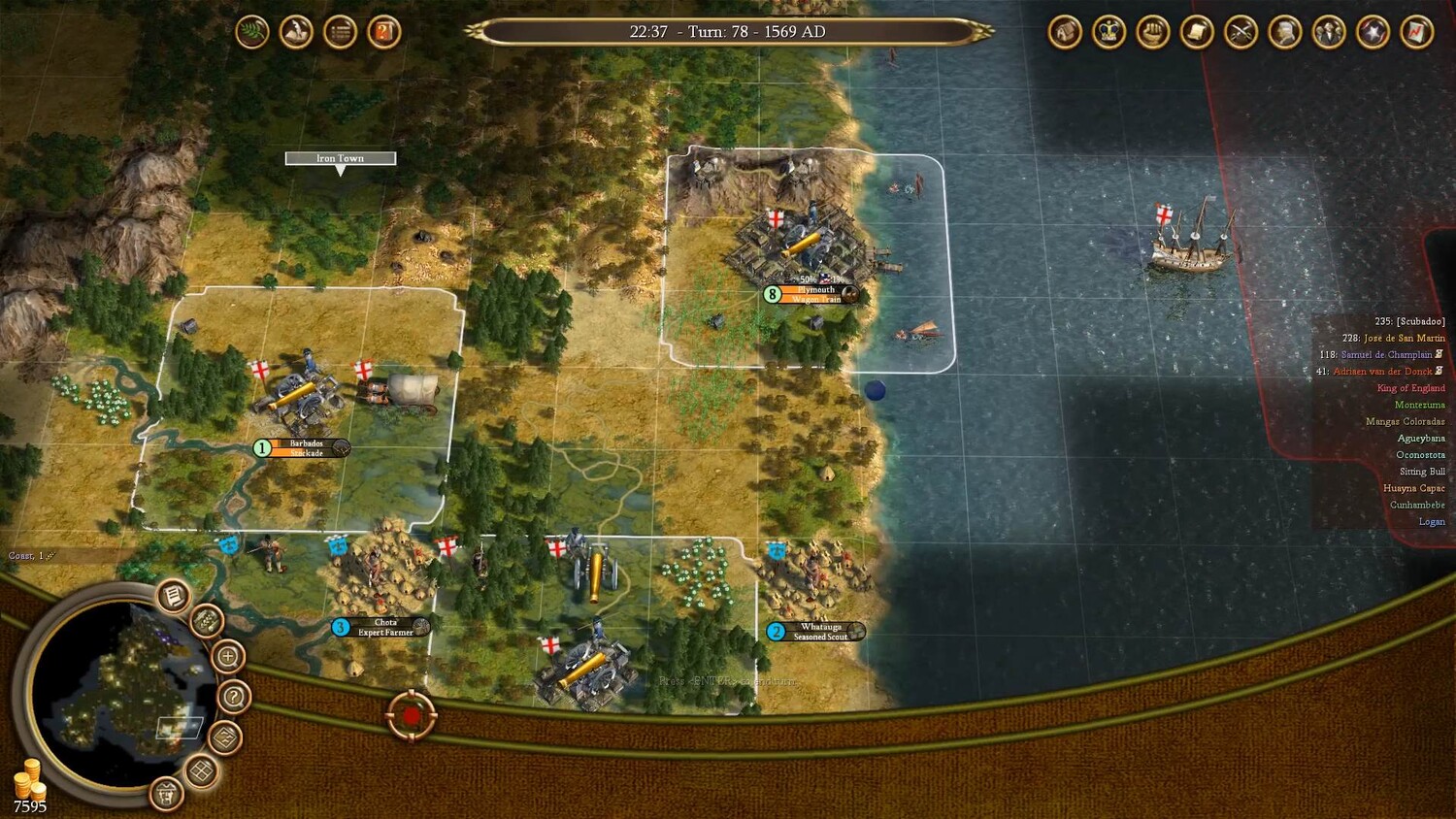The image size is (1456, 819).
Task: Open the parchment scroll advisor
Action: click(x=1197, y=32)
